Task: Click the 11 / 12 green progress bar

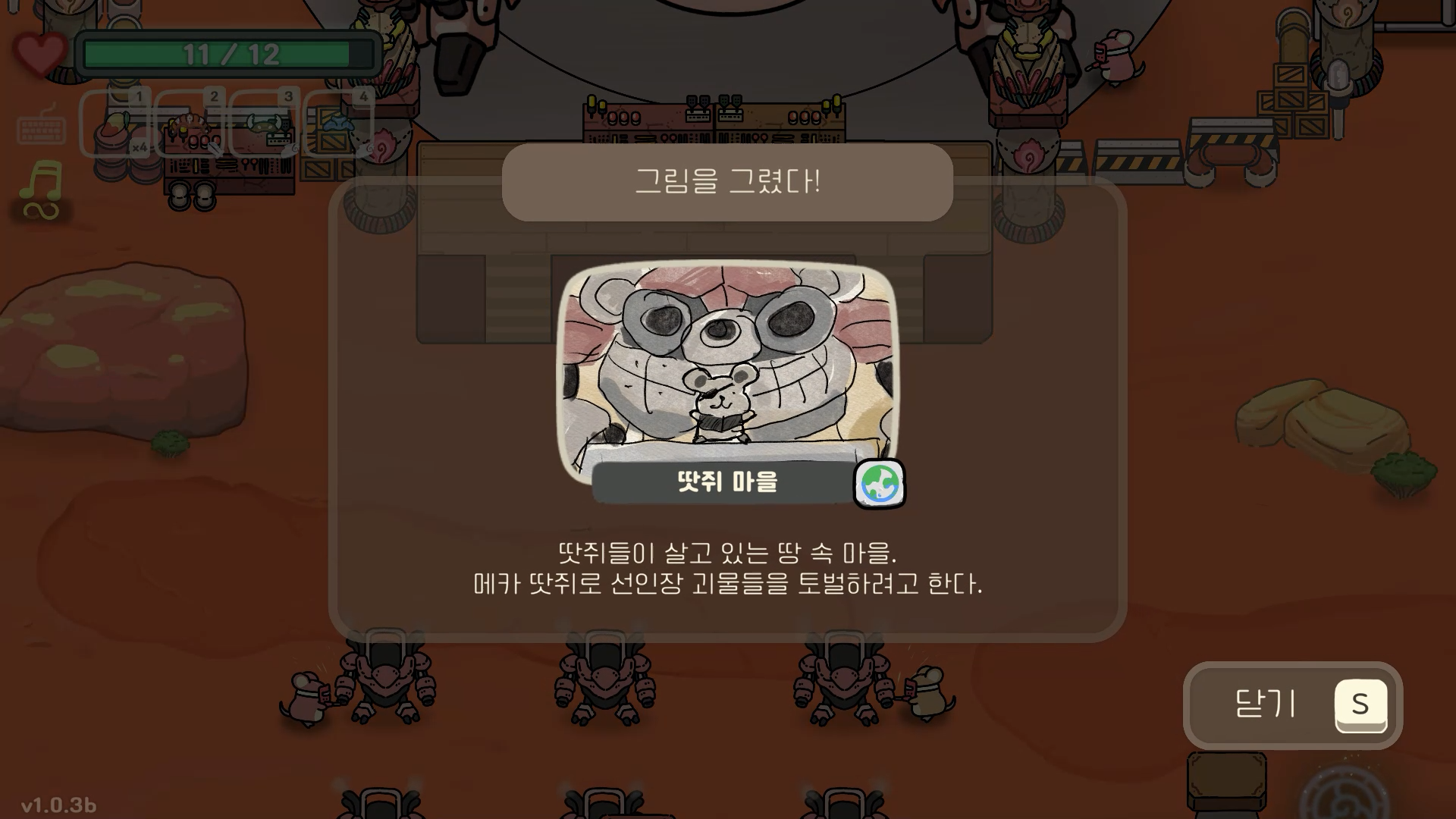Action: (227, 53)
